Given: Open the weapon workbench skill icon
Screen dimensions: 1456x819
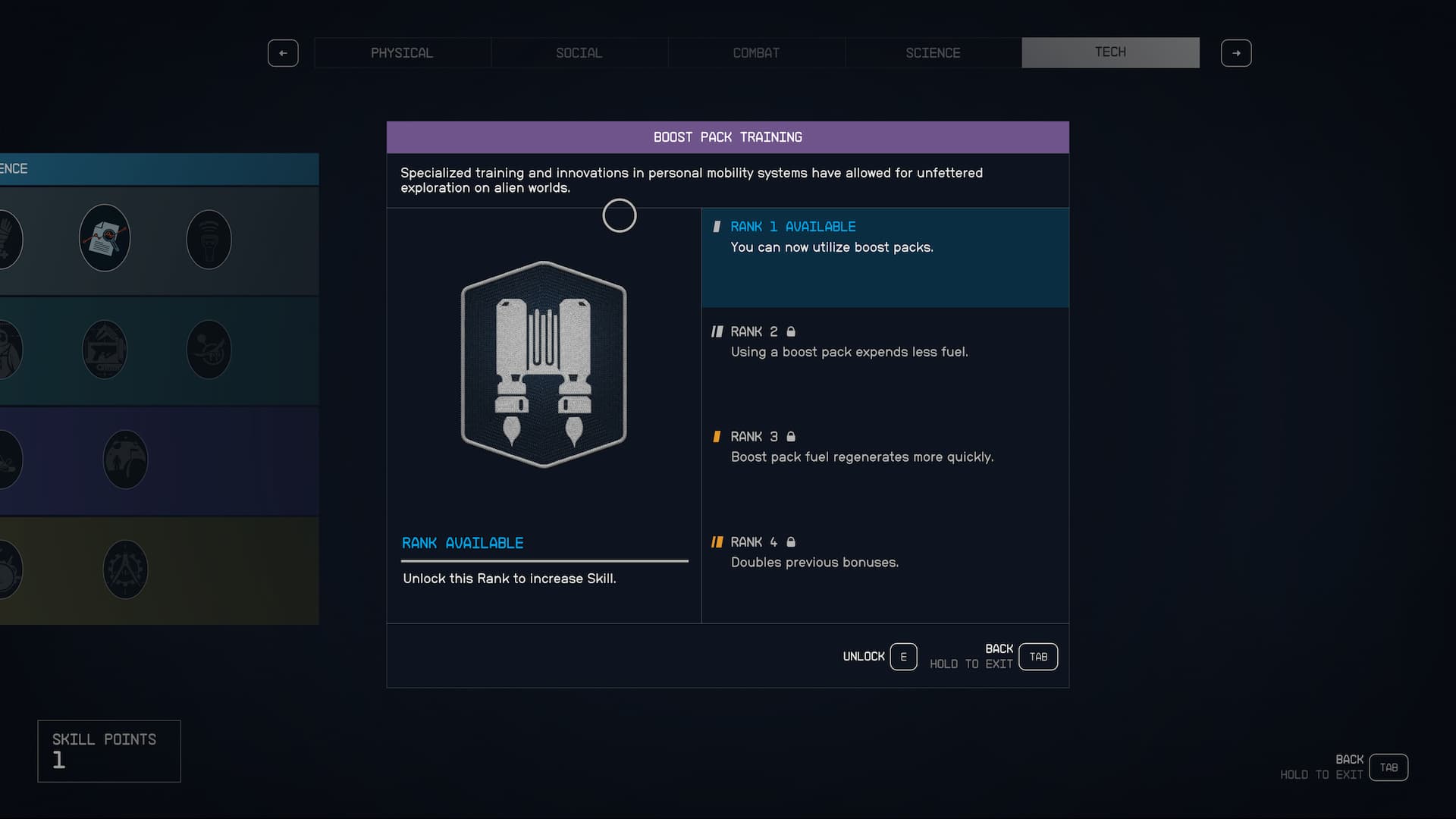Looking at the screenshot, I should click(x=104, y=350).
